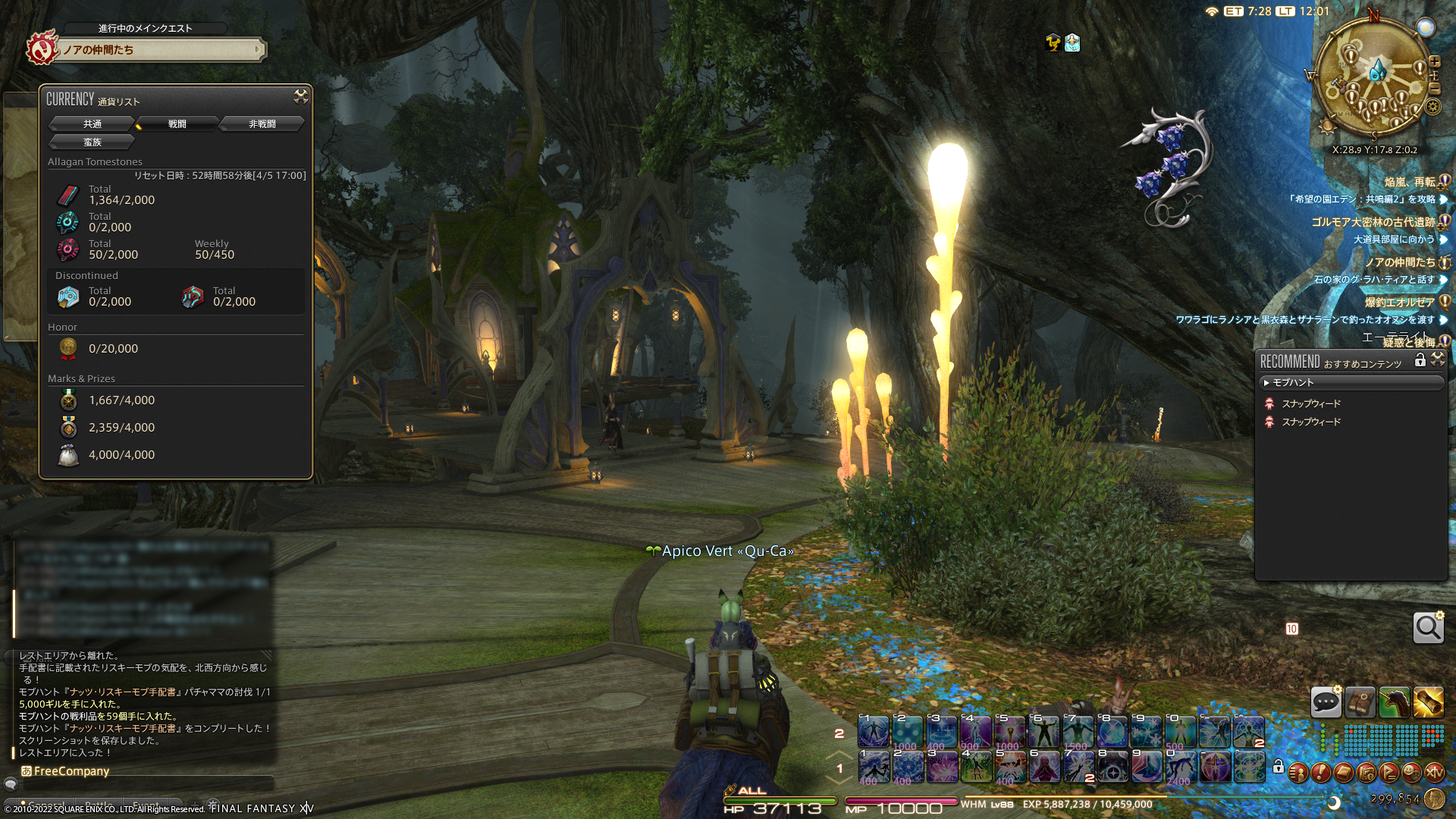Select the first スナップウィード hunt entry
Screen dimensions: 1456x819
click(1311, 403)
